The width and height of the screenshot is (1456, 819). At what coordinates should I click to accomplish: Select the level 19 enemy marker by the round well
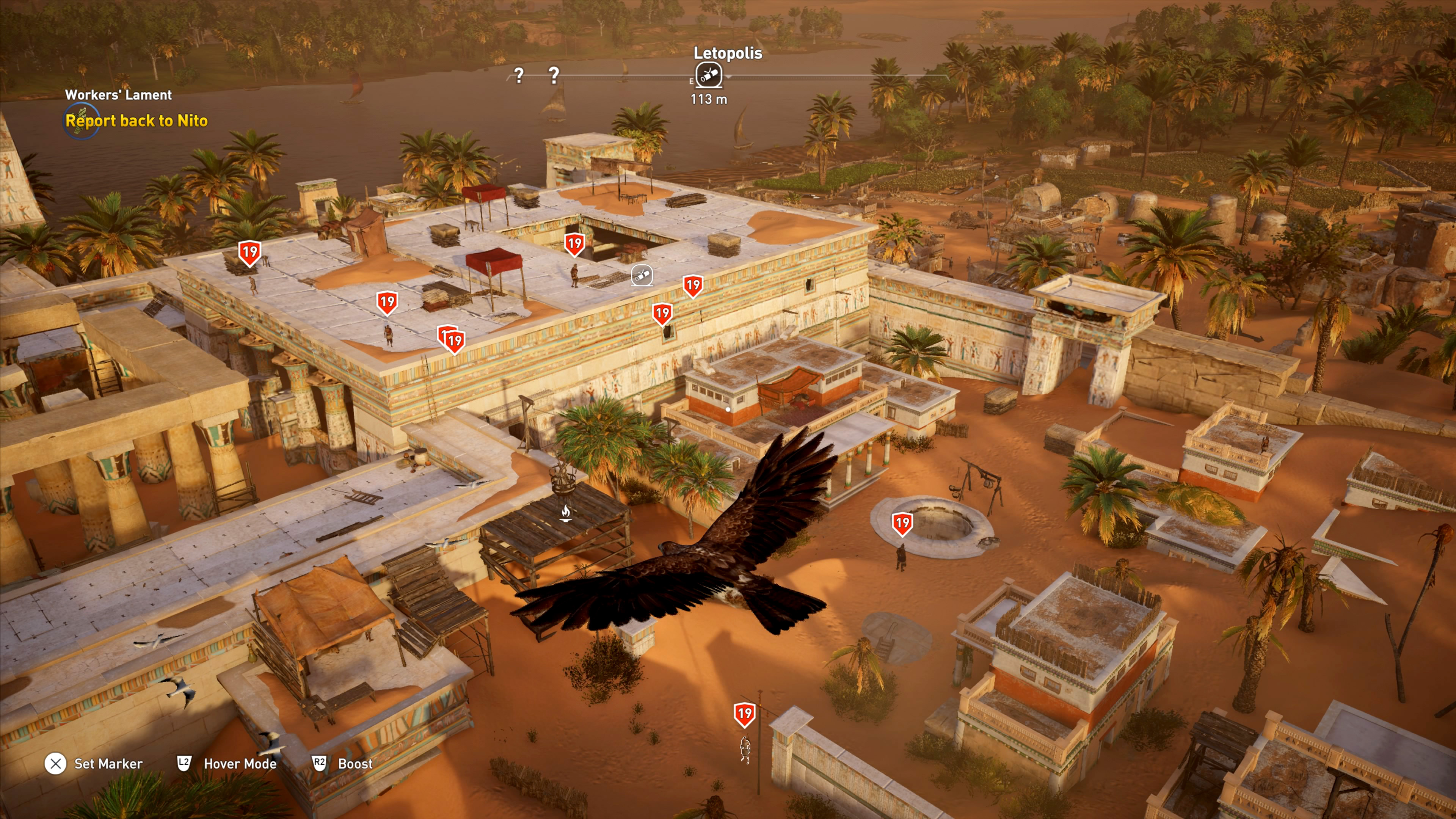tap(902, 524)
